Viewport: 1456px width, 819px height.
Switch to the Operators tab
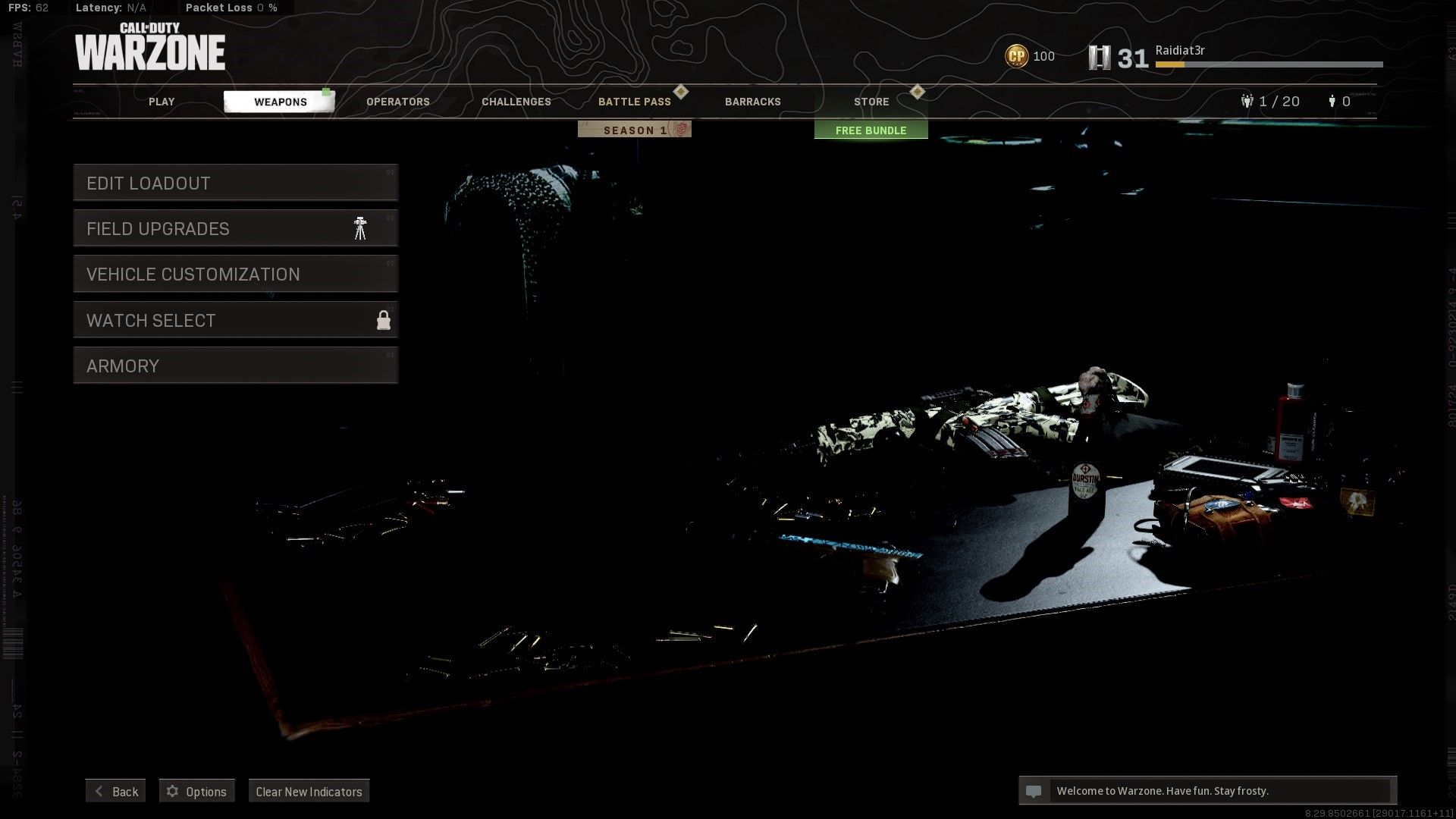coord(397,101)
